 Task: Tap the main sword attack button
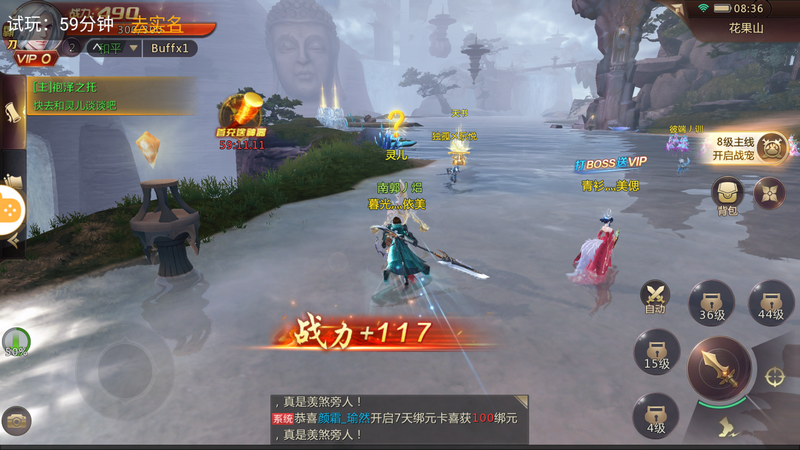coord(719,367)
